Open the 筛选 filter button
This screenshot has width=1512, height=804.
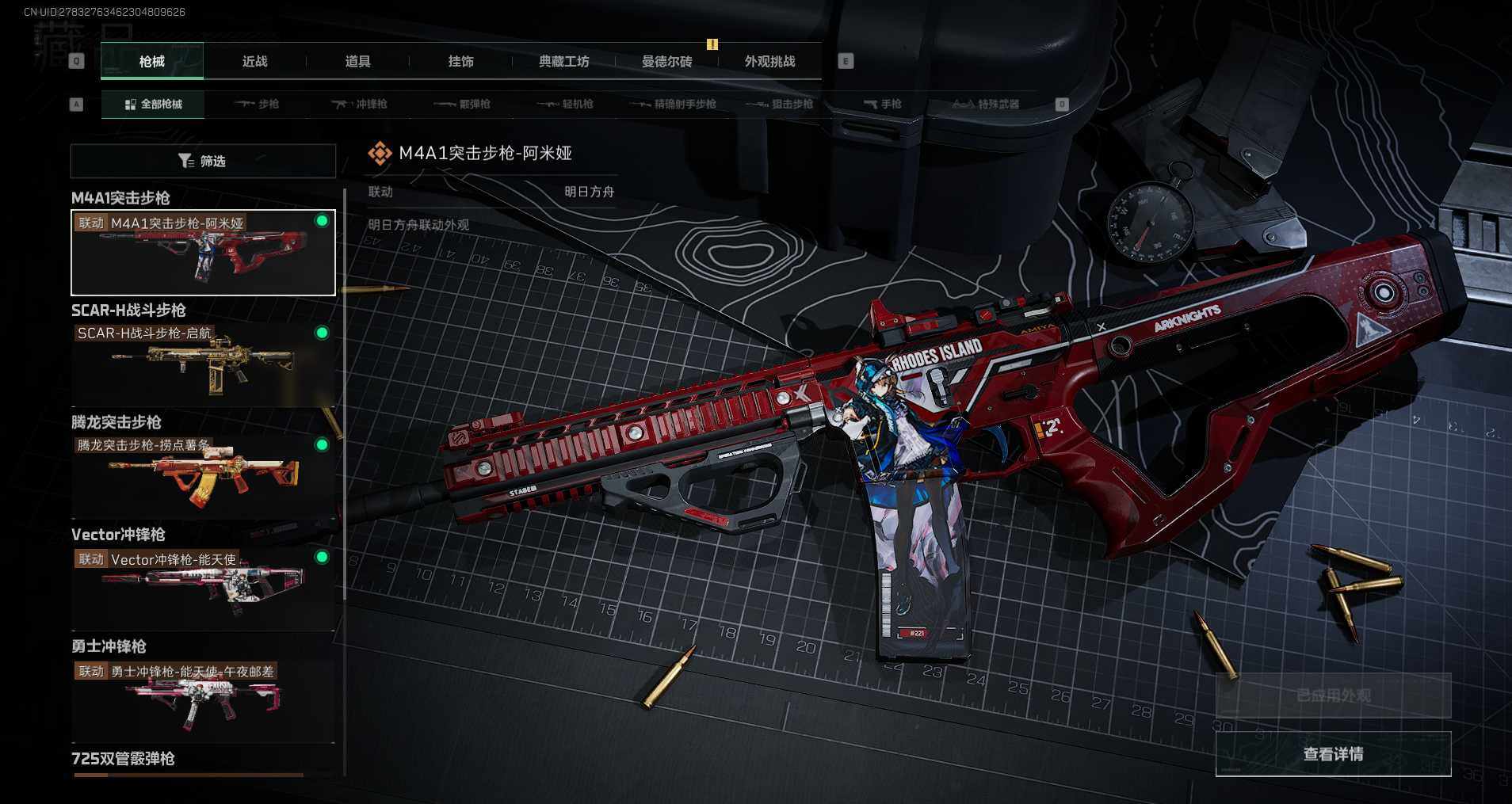203,162
